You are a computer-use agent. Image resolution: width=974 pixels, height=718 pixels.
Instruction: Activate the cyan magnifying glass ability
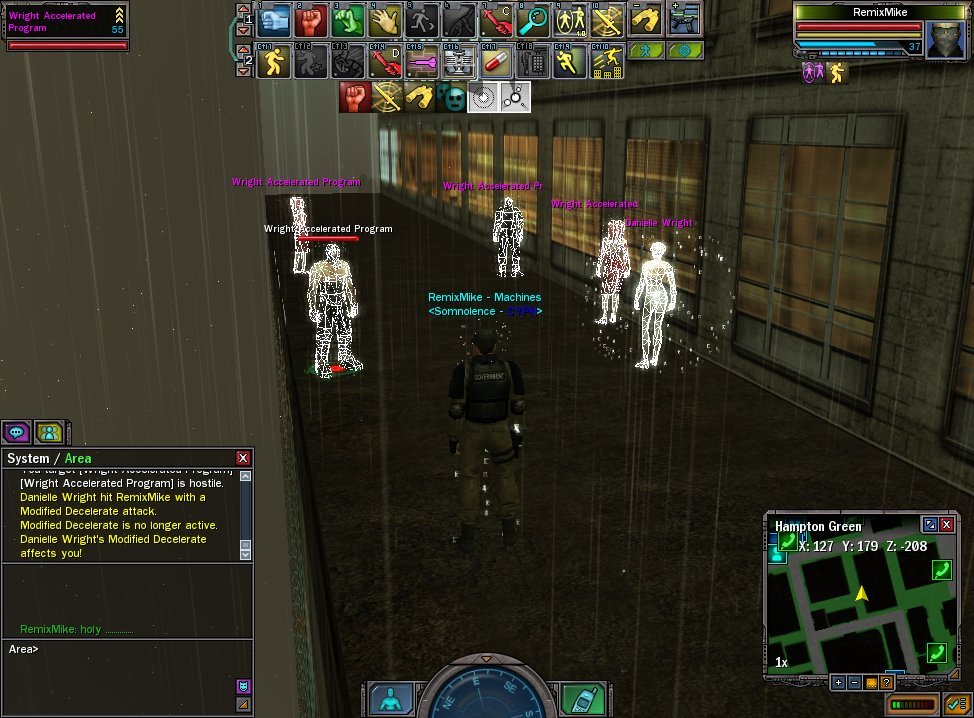click(533, 19)
